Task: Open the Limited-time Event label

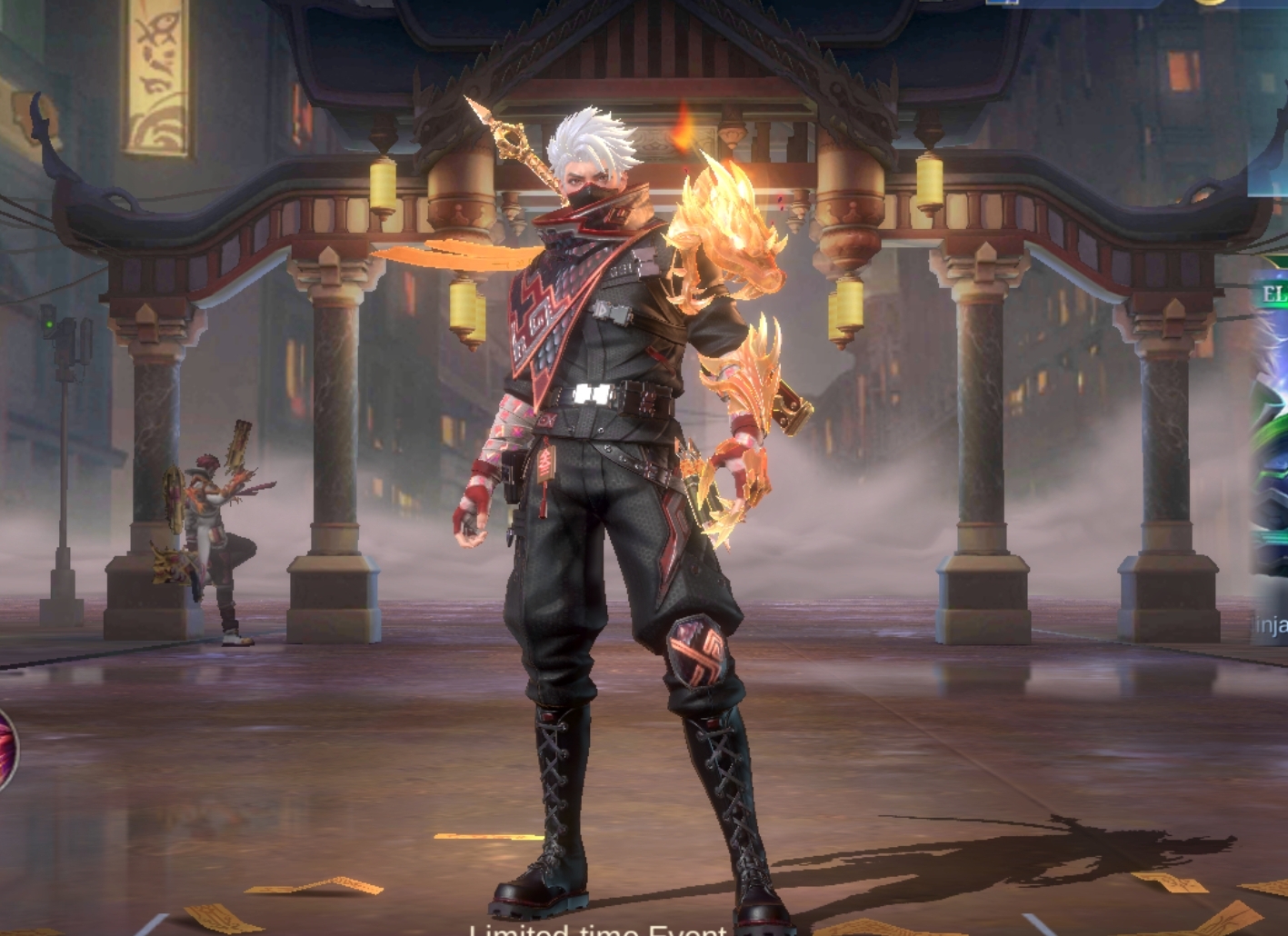Action: point(597,929)
